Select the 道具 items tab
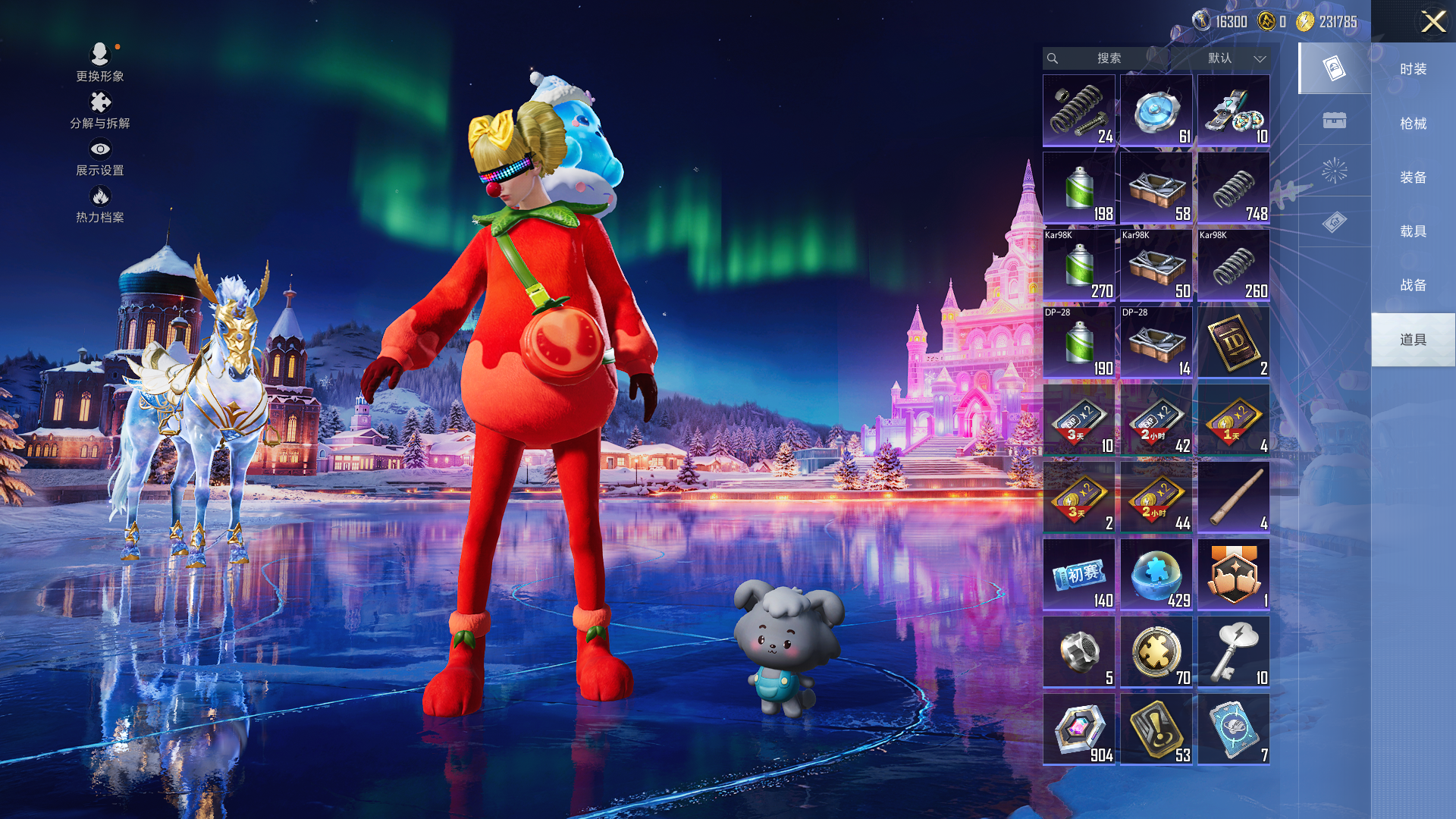The width and height of the screenshot is (1456, 819). click(x=1413, y=340)
